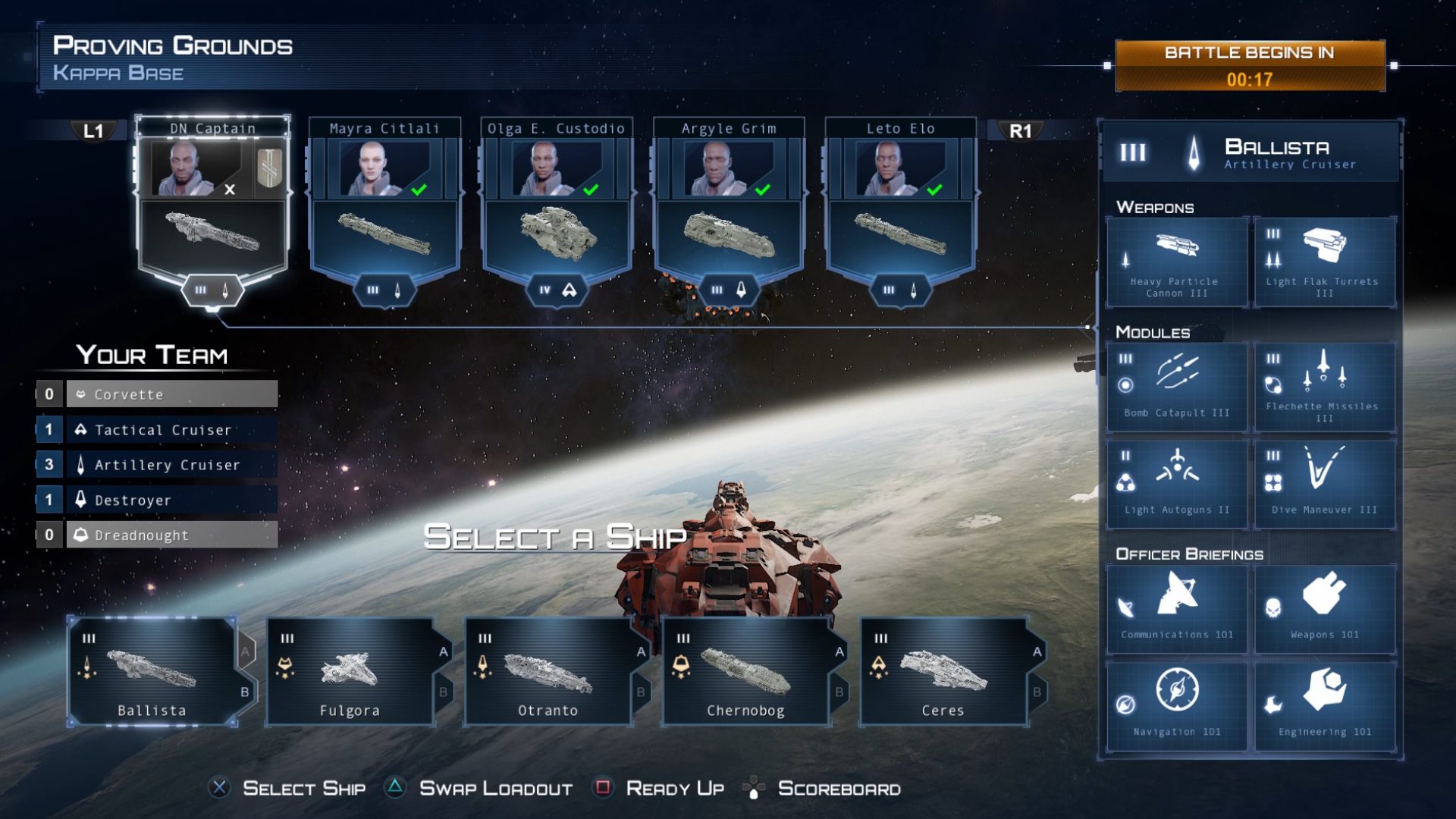This screenshot has height=819, width=1456.
Task: Pick the Otranto ship card
Action: tap(548, 671)
